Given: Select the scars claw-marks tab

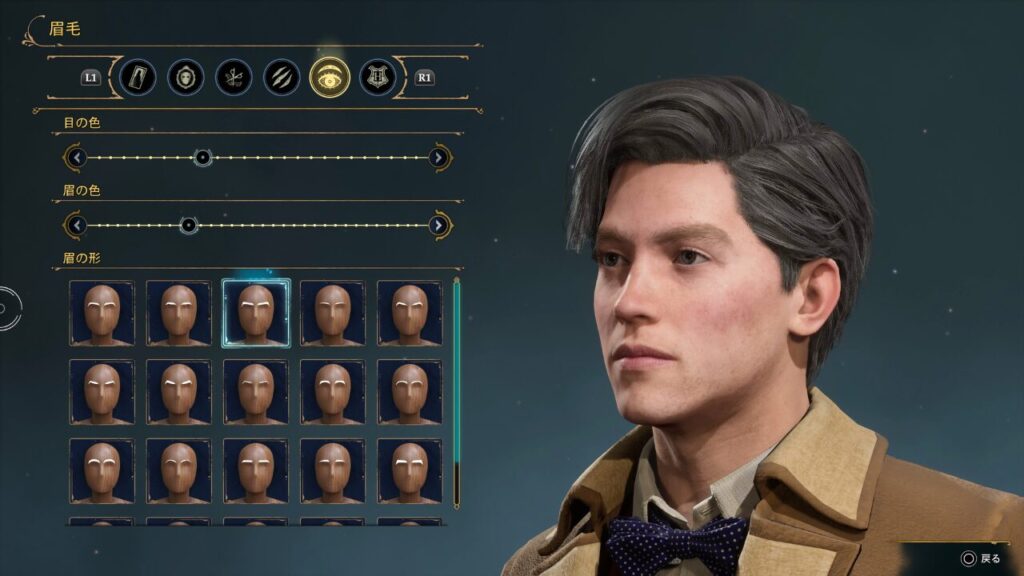Looking at the screenshot, I should click(282, 77).
